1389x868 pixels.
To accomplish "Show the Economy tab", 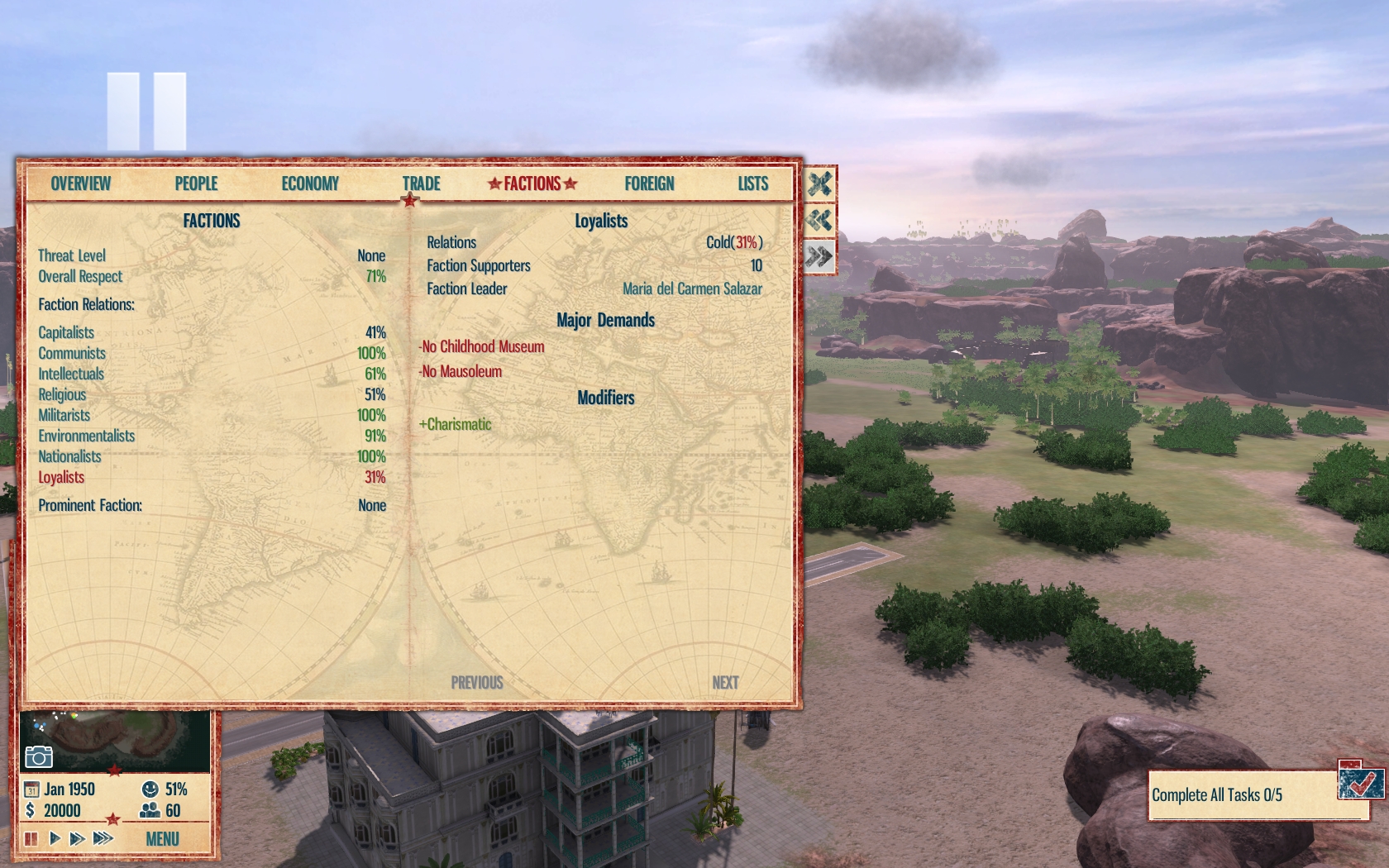I will (310, 184).
